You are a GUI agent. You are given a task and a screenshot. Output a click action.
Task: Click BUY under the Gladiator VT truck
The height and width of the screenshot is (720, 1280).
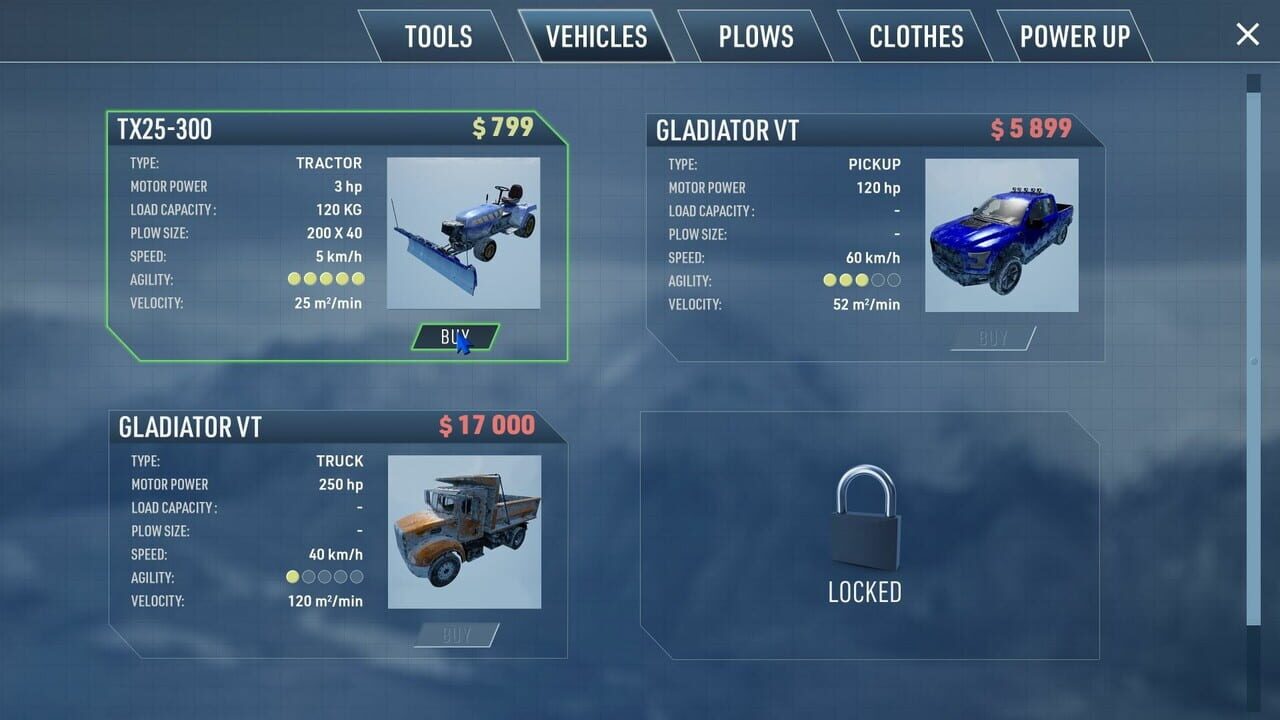[457, 635]
